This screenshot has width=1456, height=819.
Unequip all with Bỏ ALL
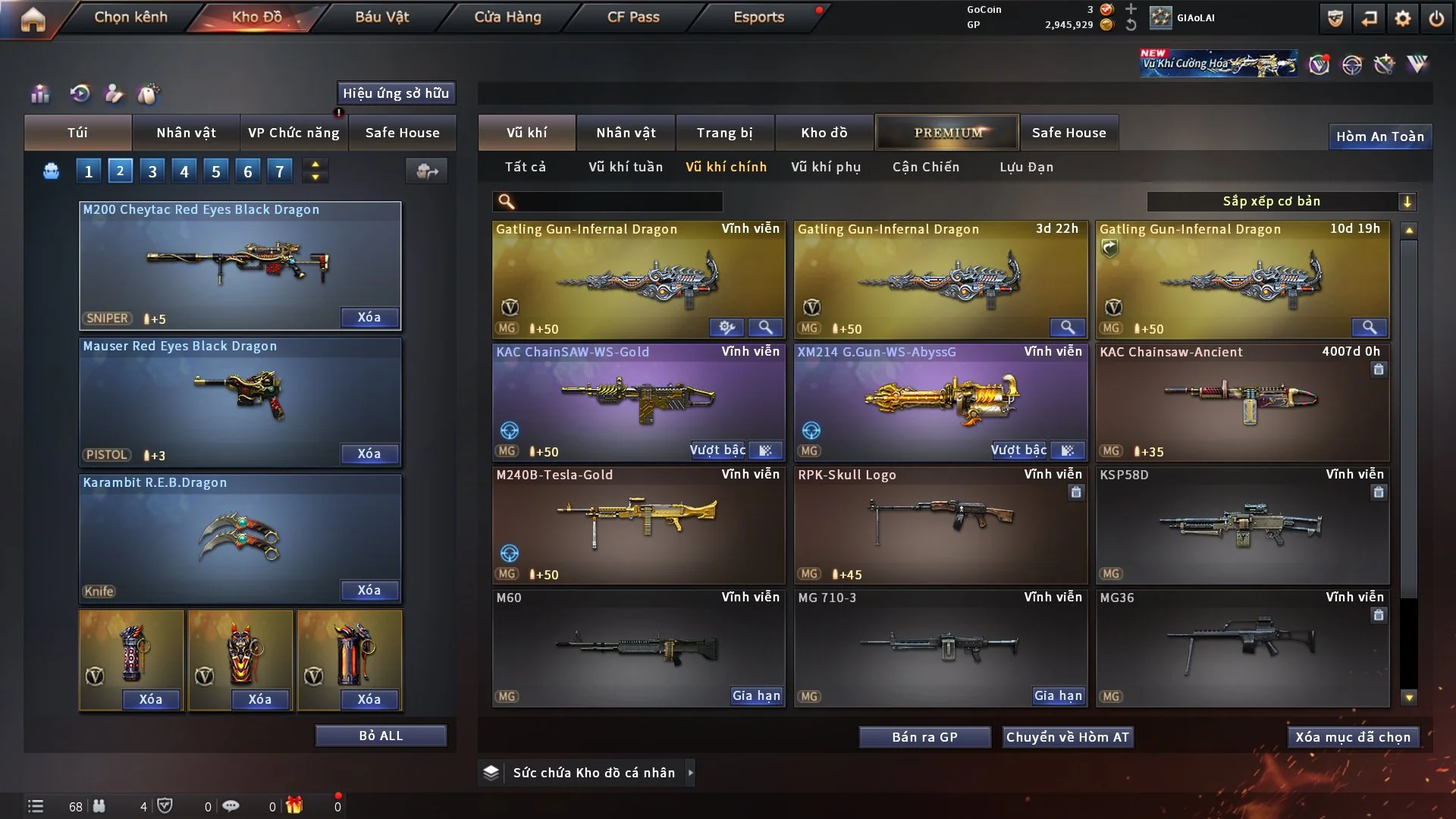tap(381, 736)
